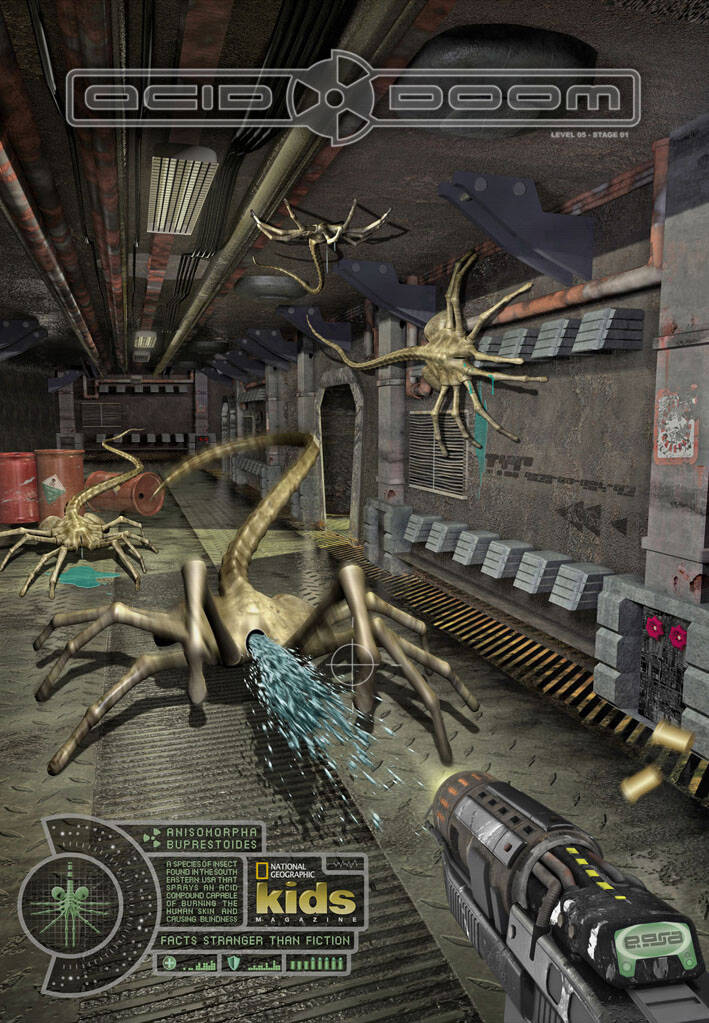Click the Acid Doom title logo
Viewport: 709px width, 1023px height.
[353, 98]
